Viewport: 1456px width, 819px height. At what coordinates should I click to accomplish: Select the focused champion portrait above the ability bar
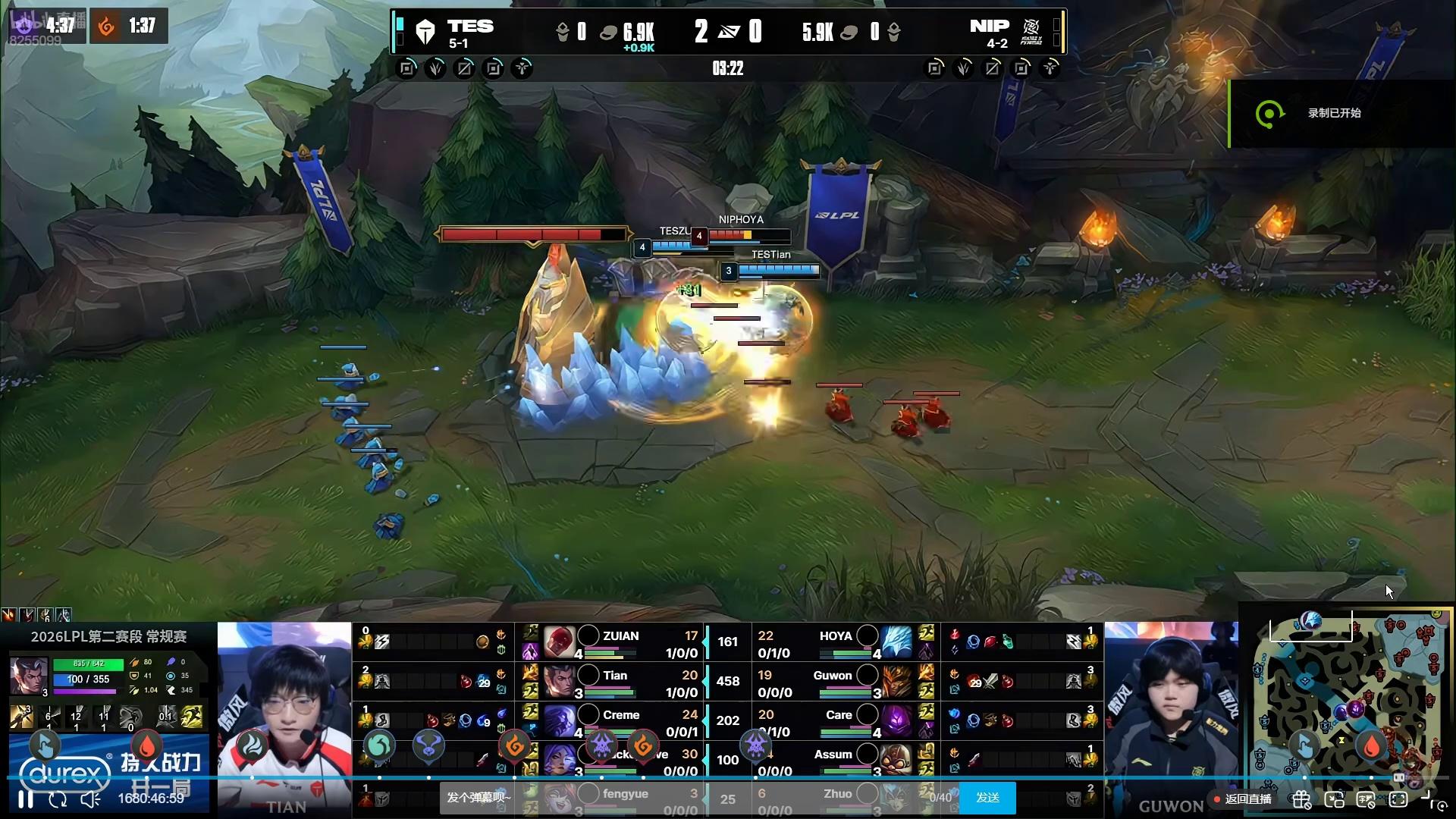coord(29,676)
